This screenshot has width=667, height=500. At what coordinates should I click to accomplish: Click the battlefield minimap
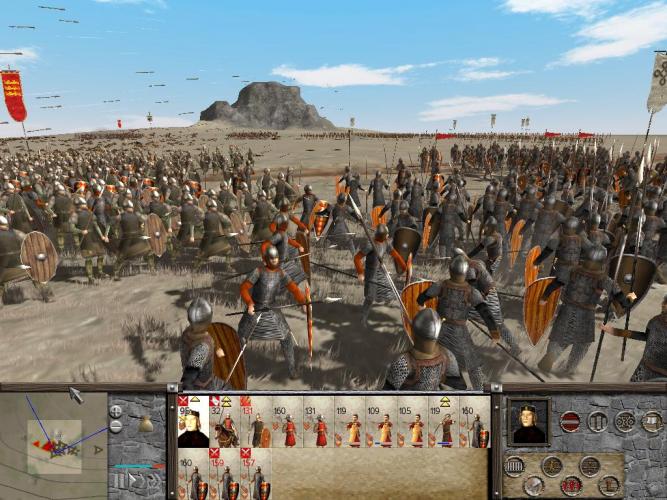pos(53,442)
